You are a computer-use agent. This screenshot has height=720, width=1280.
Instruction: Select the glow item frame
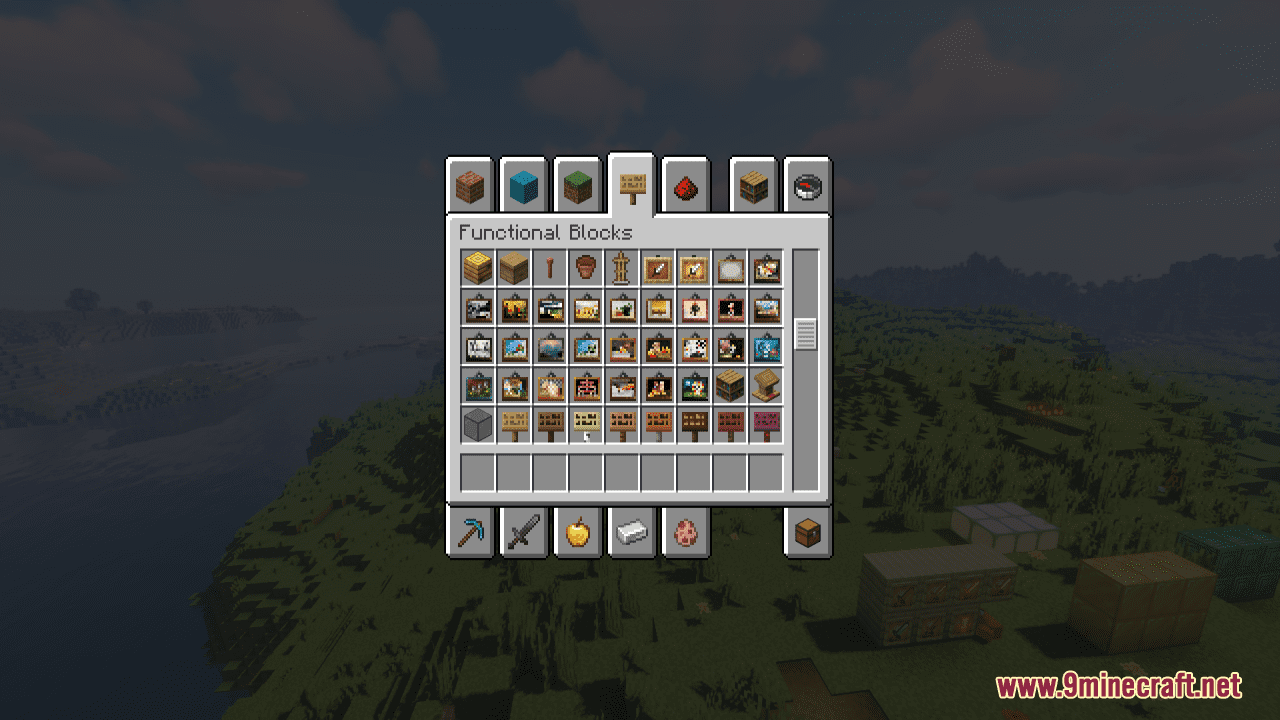(695, 268)
